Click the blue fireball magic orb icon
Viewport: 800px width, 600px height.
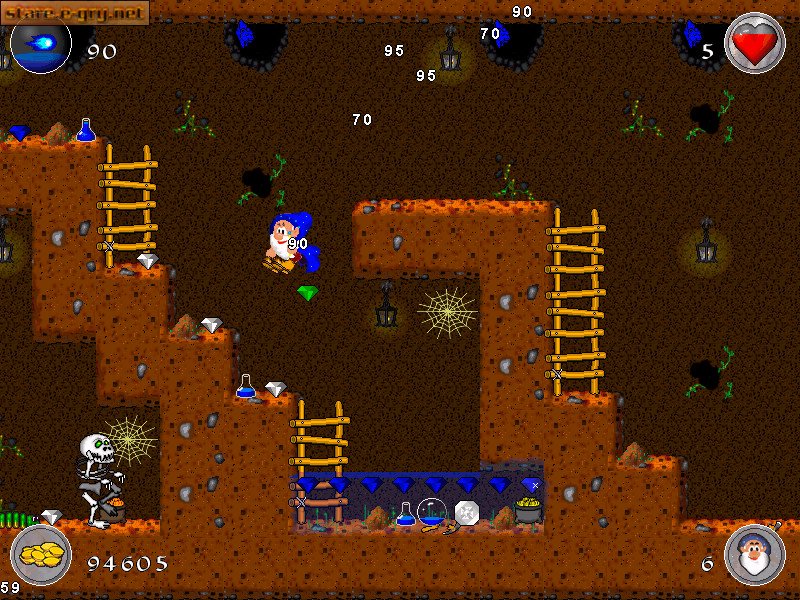click(40, 44)
